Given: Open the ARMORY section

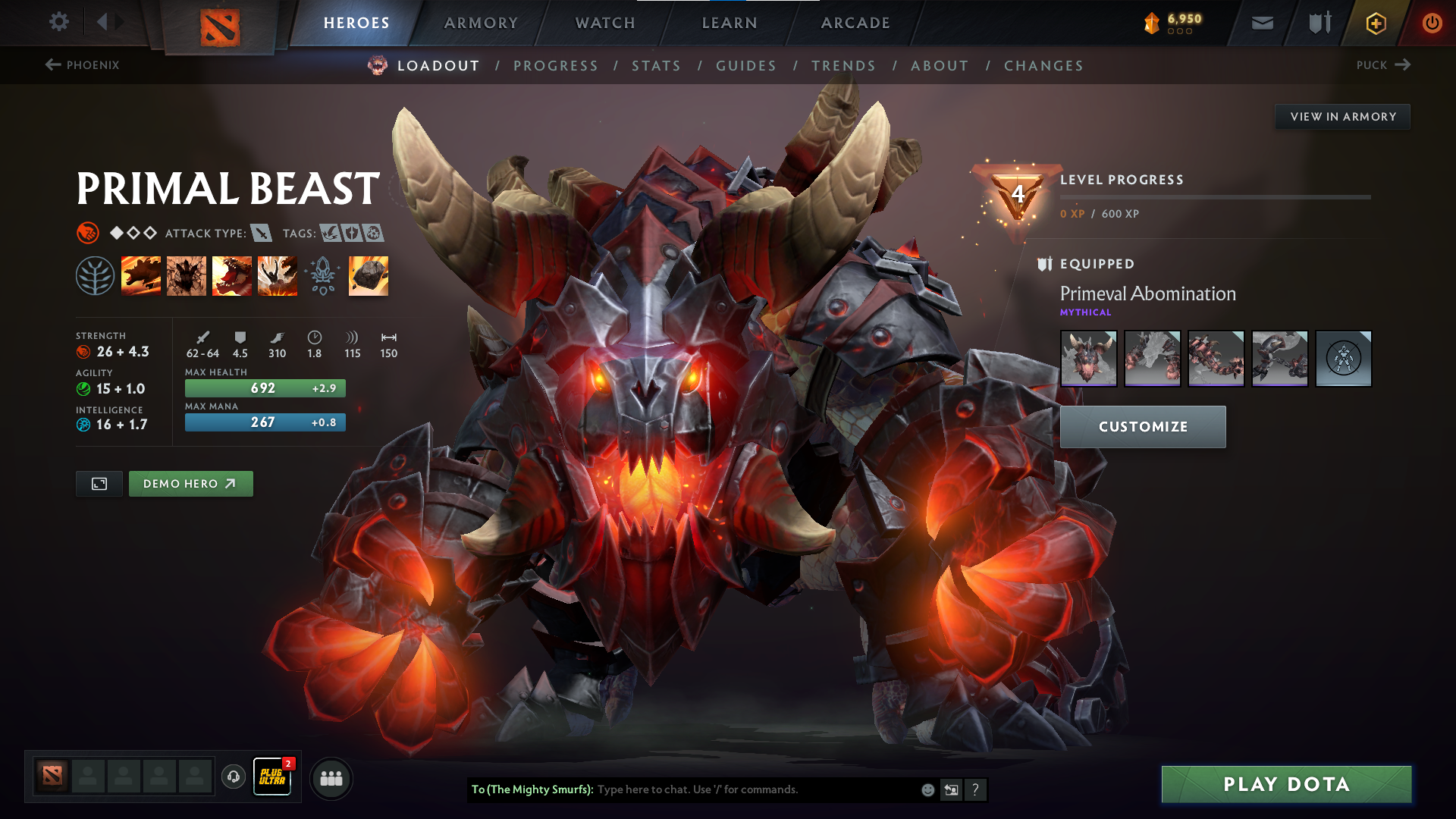Looking at the screenshot, I should pyautogui.click(x=481, y=22).
